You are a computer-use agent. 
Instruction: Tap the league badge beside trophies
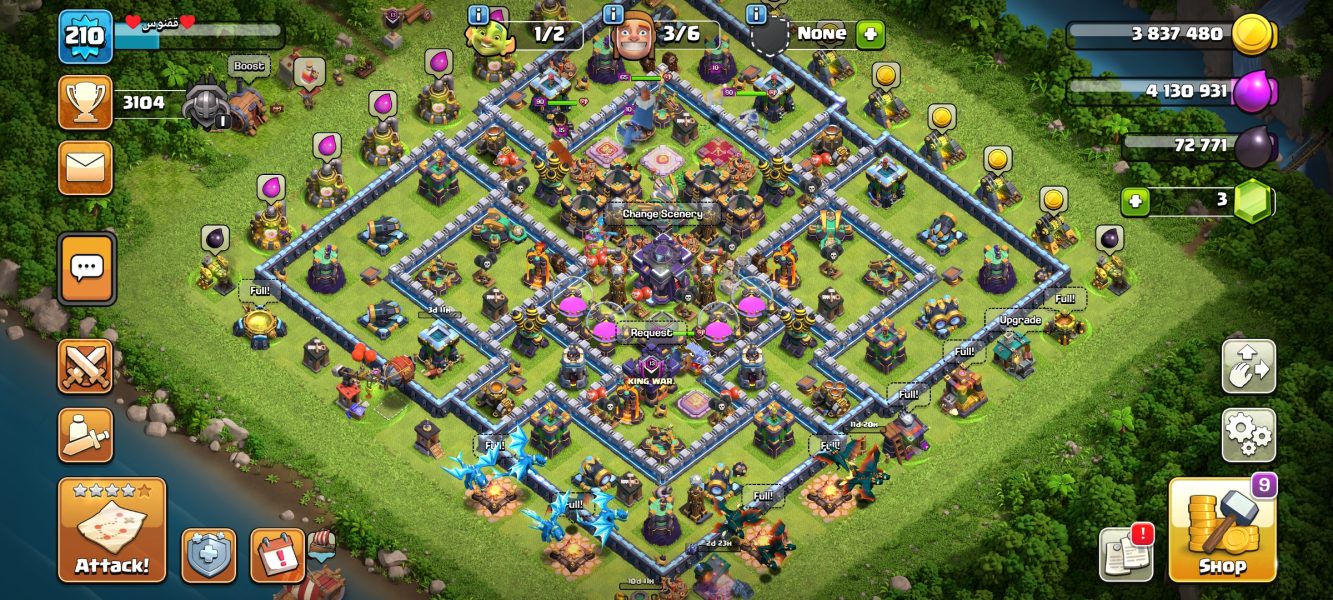coord(207,103)
